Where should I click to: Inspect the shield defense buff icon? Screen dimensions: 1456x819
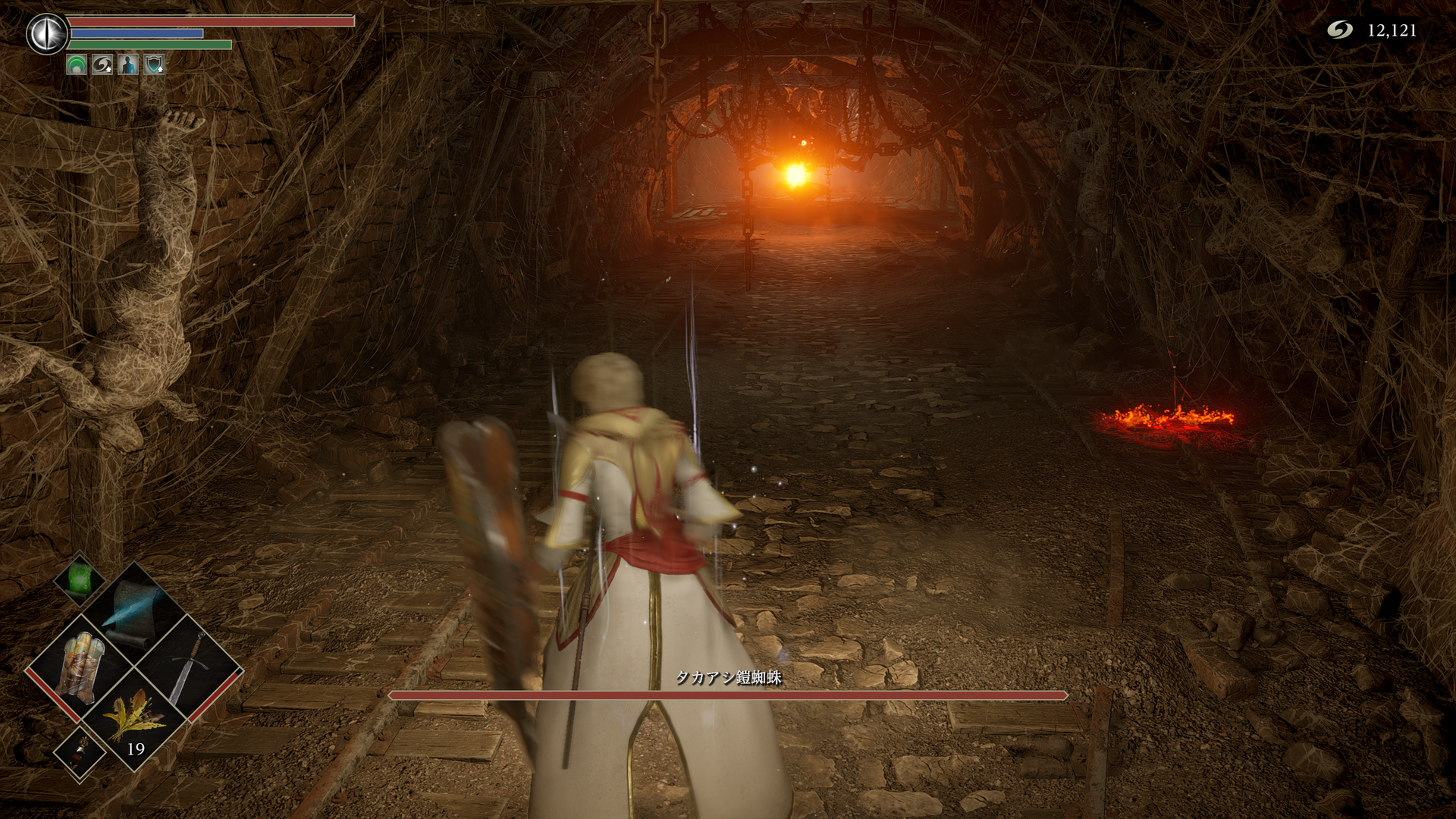[154, 65]
